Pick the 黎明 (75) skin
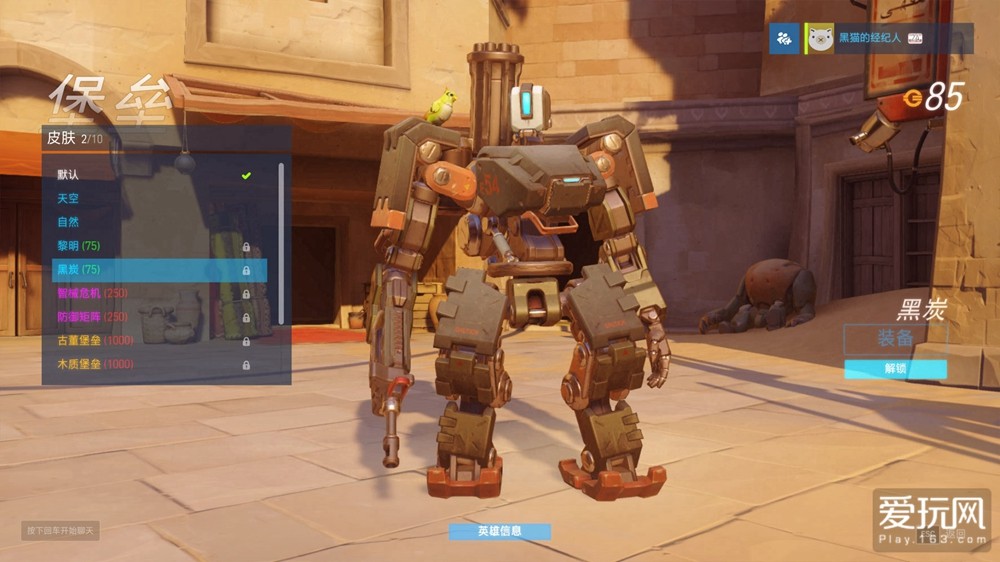Screen dimensions: 1000x562 [x=150, y=246]
